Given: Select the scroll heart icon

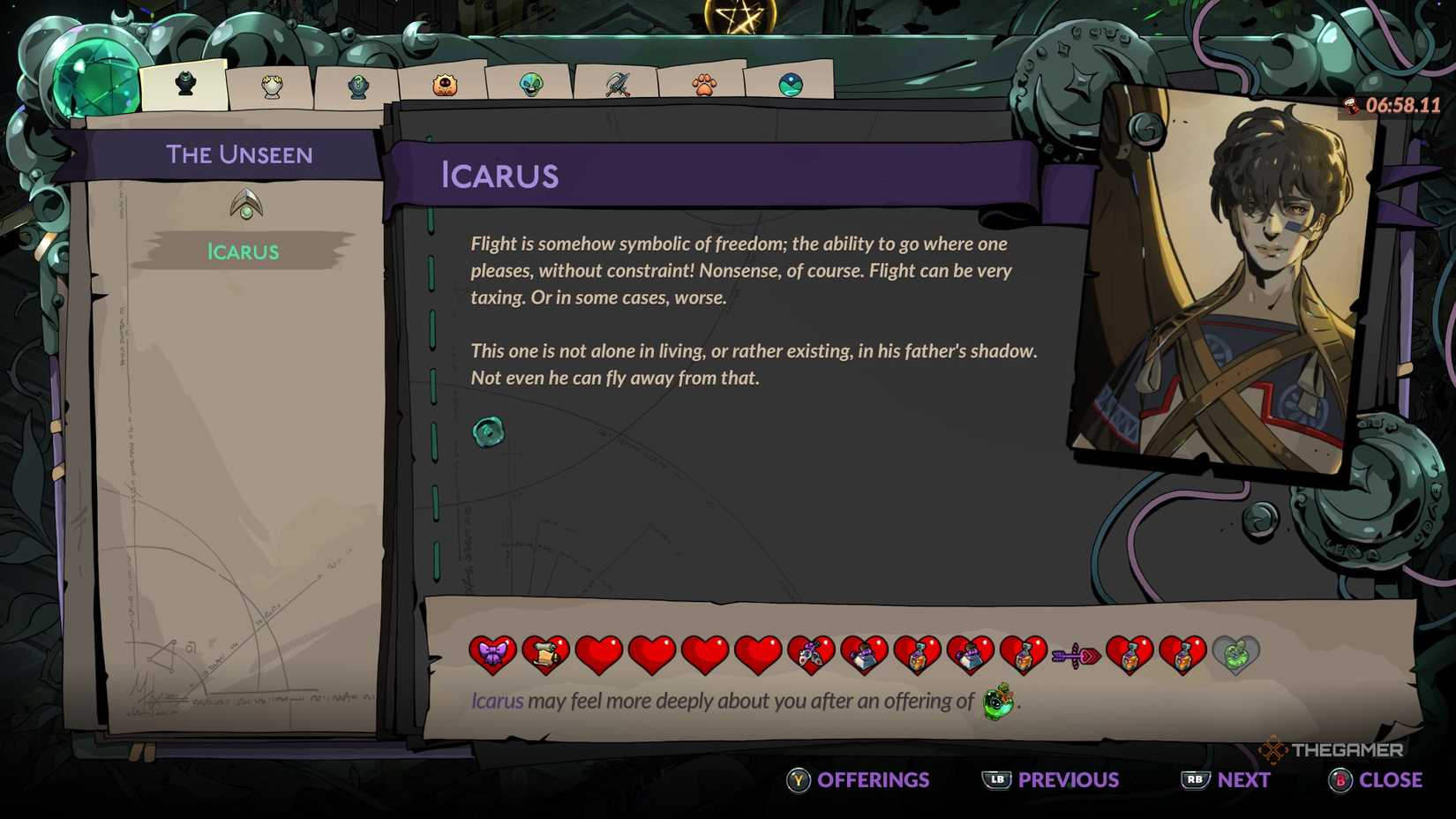Looking at the screenshot, I should pos(545,654).
